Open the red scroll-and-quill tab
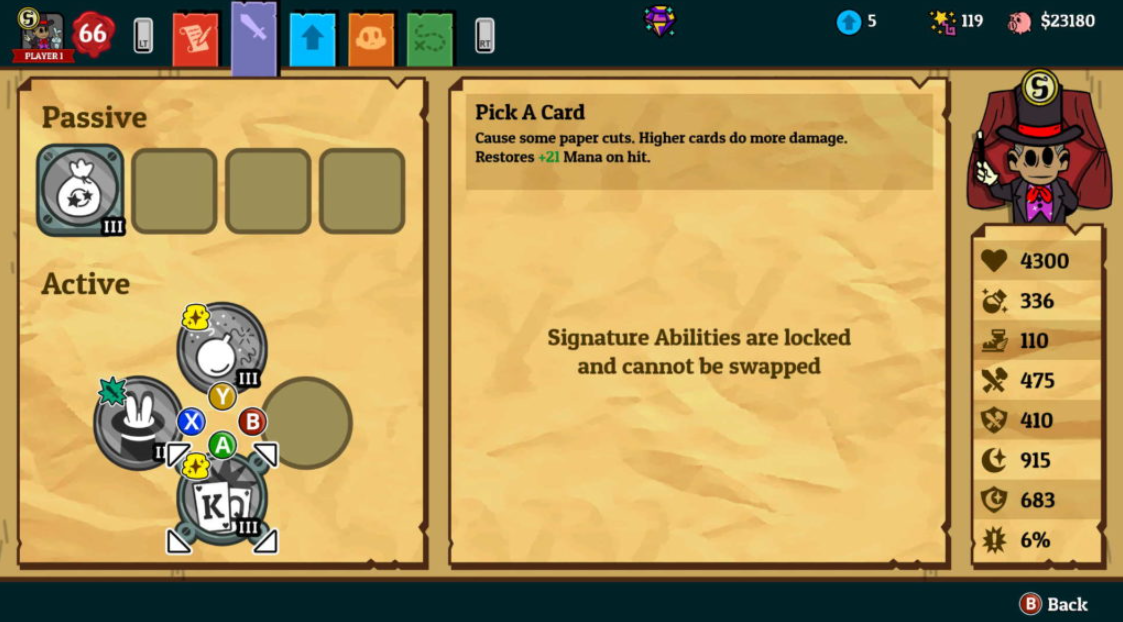Viewport: 1123px width, 622px height. click(x=195, y=38)
